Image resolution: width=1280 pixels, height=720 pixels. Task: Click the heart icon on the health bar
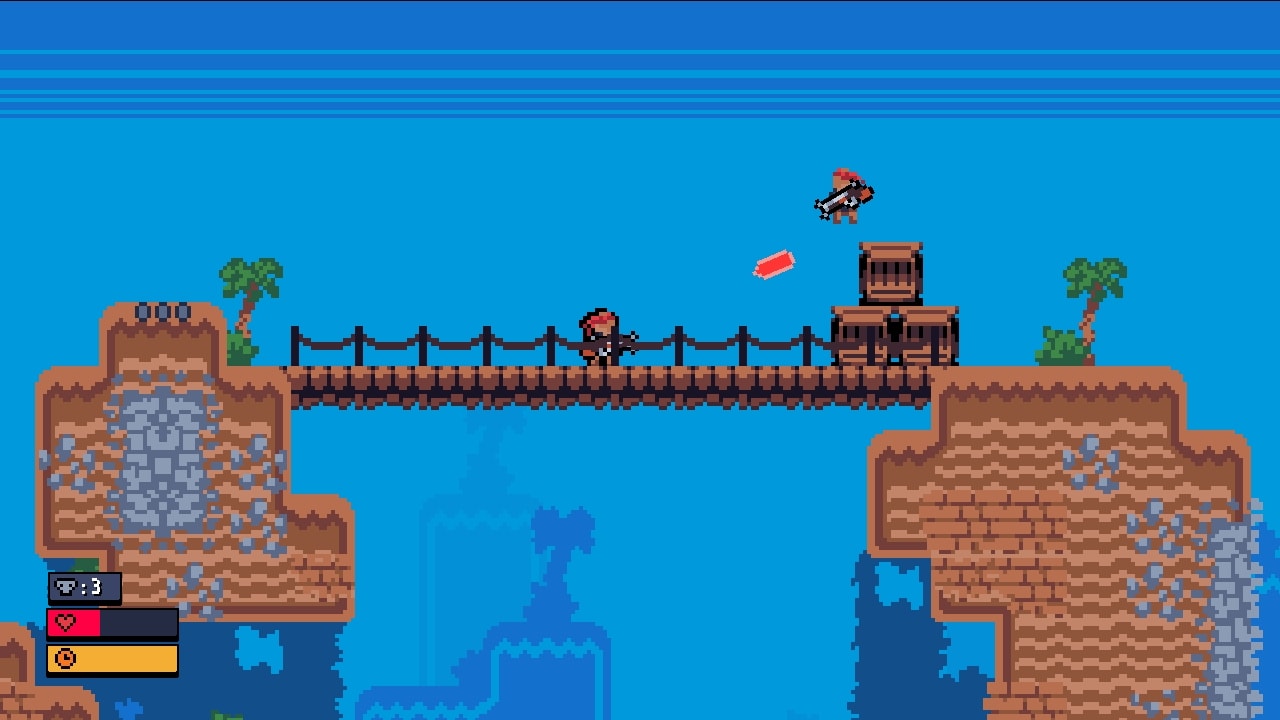(x=65, y=623)
